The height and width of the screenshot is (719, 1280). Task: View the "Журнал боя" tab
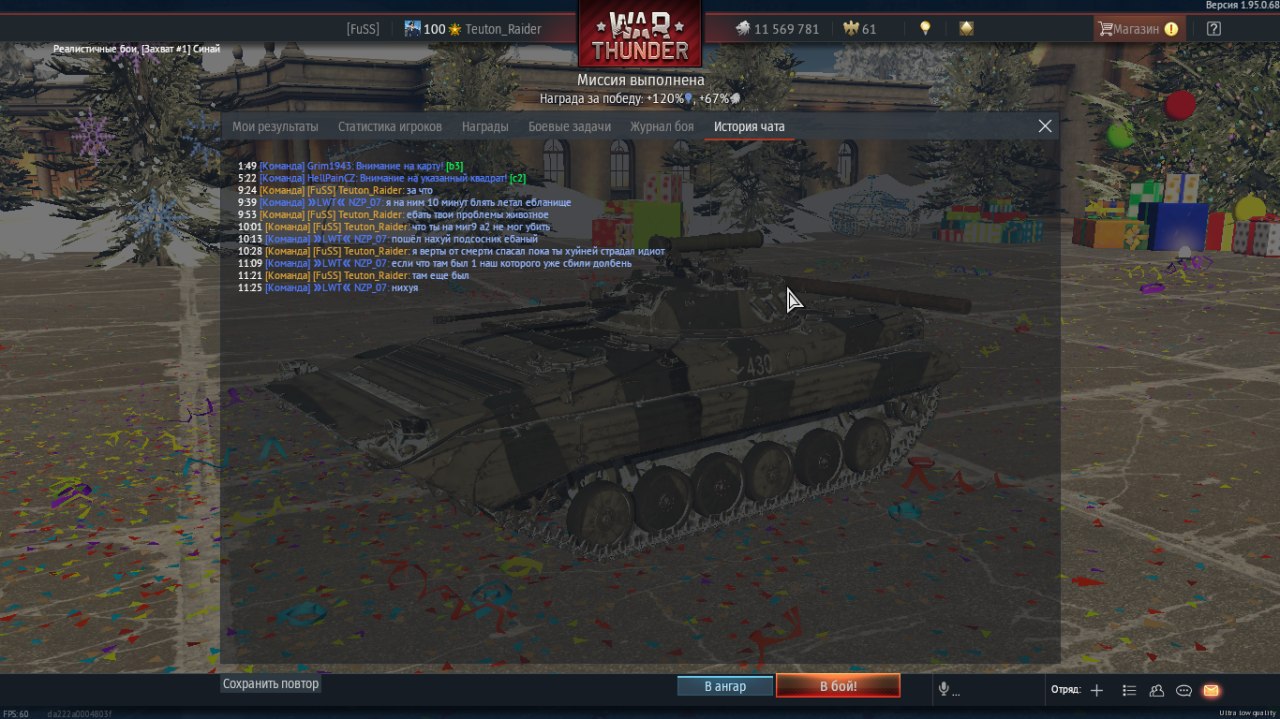click(661, 127)
